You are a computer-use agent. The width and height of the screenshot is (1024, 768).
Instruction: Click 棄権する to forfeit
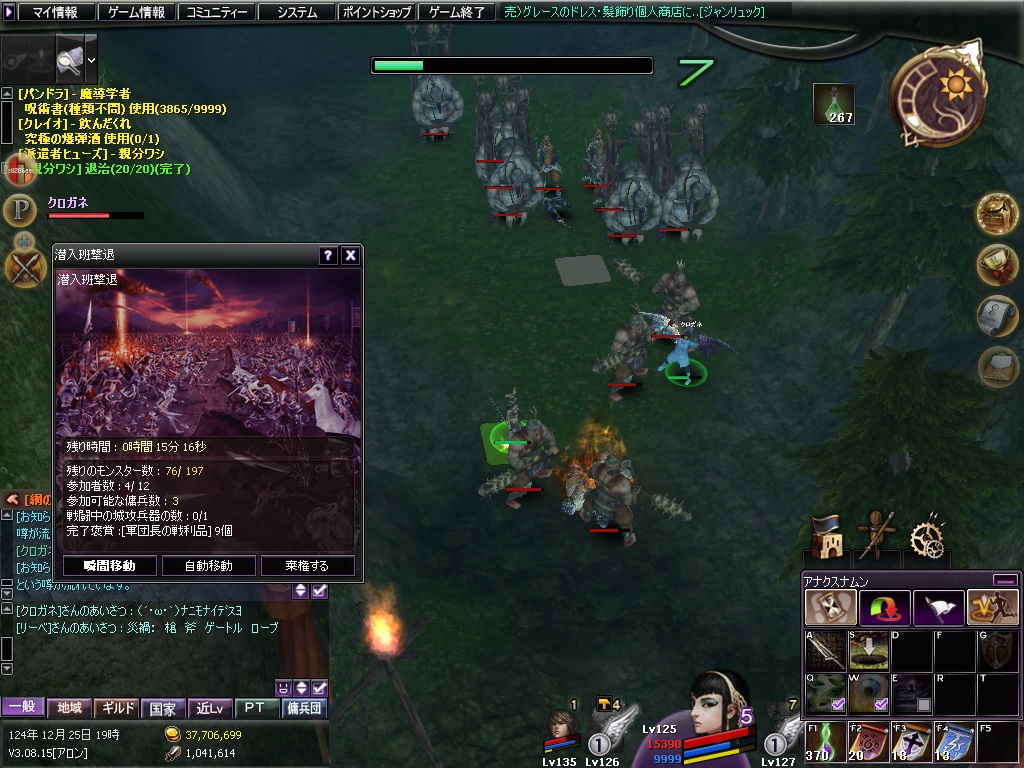307,565
